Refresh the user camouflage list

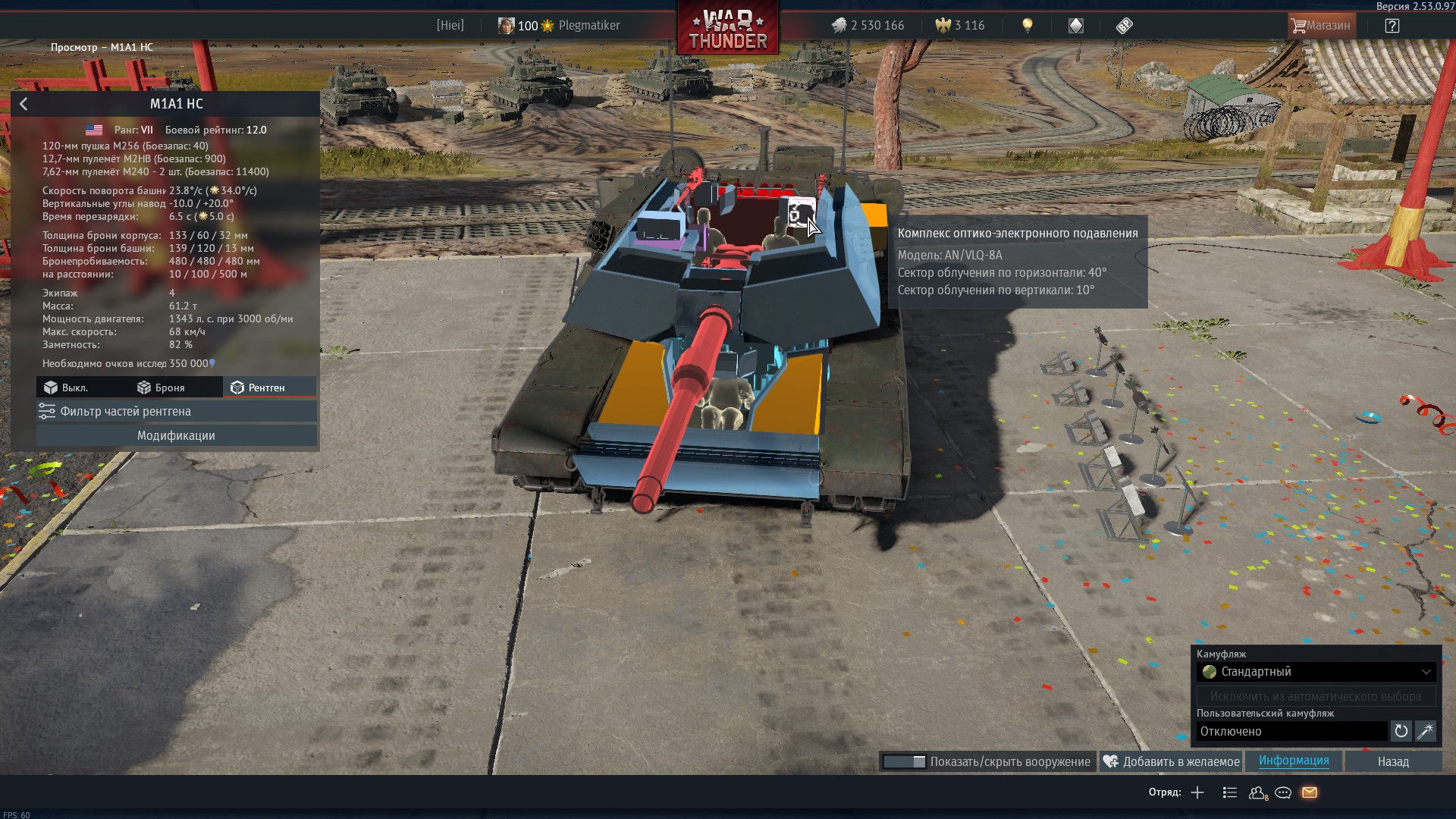(x=1401, y=731)
